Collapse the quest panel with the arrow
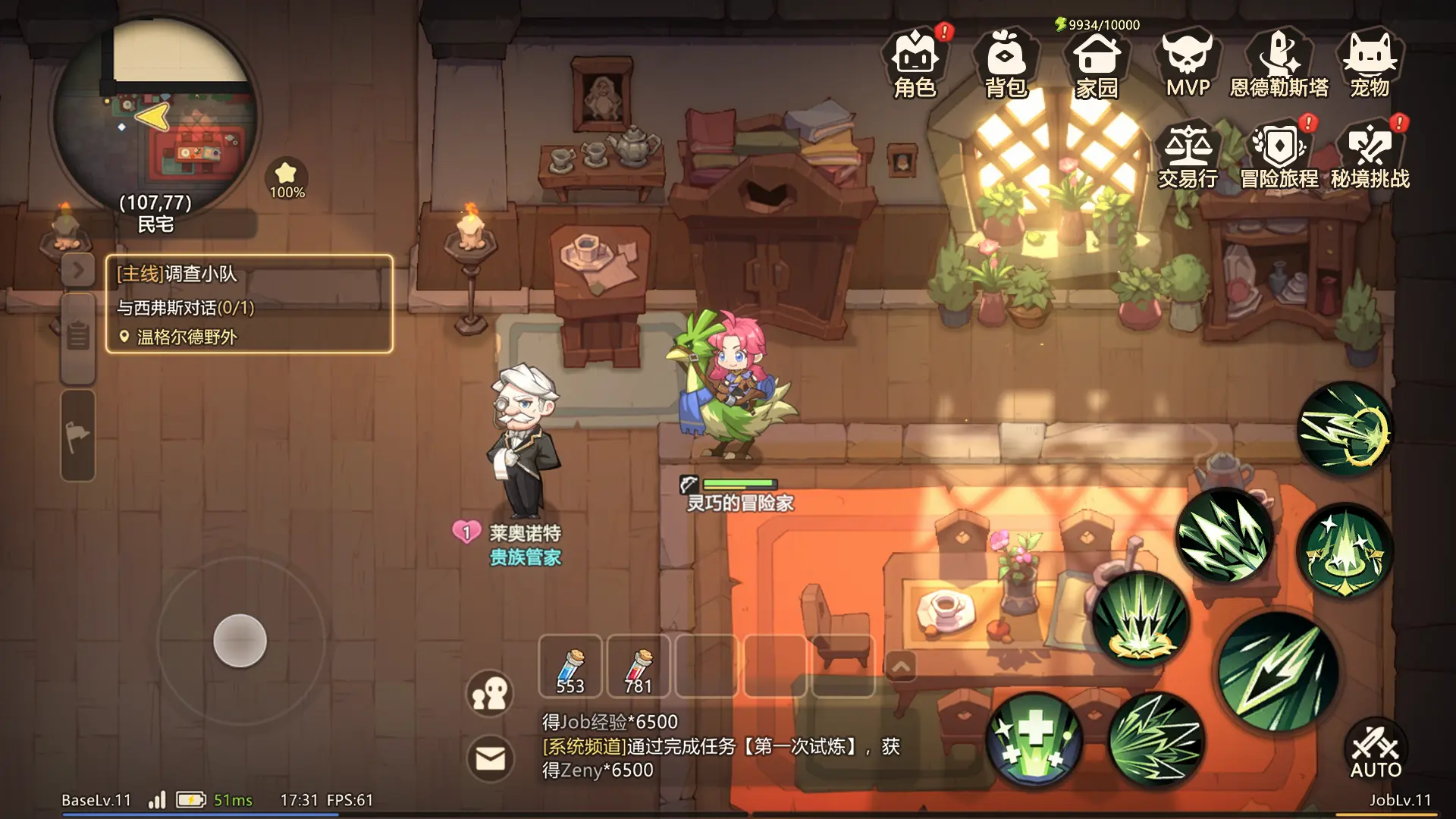The width and height of the screenshot is (1456, 819). [x=78, y=269]
